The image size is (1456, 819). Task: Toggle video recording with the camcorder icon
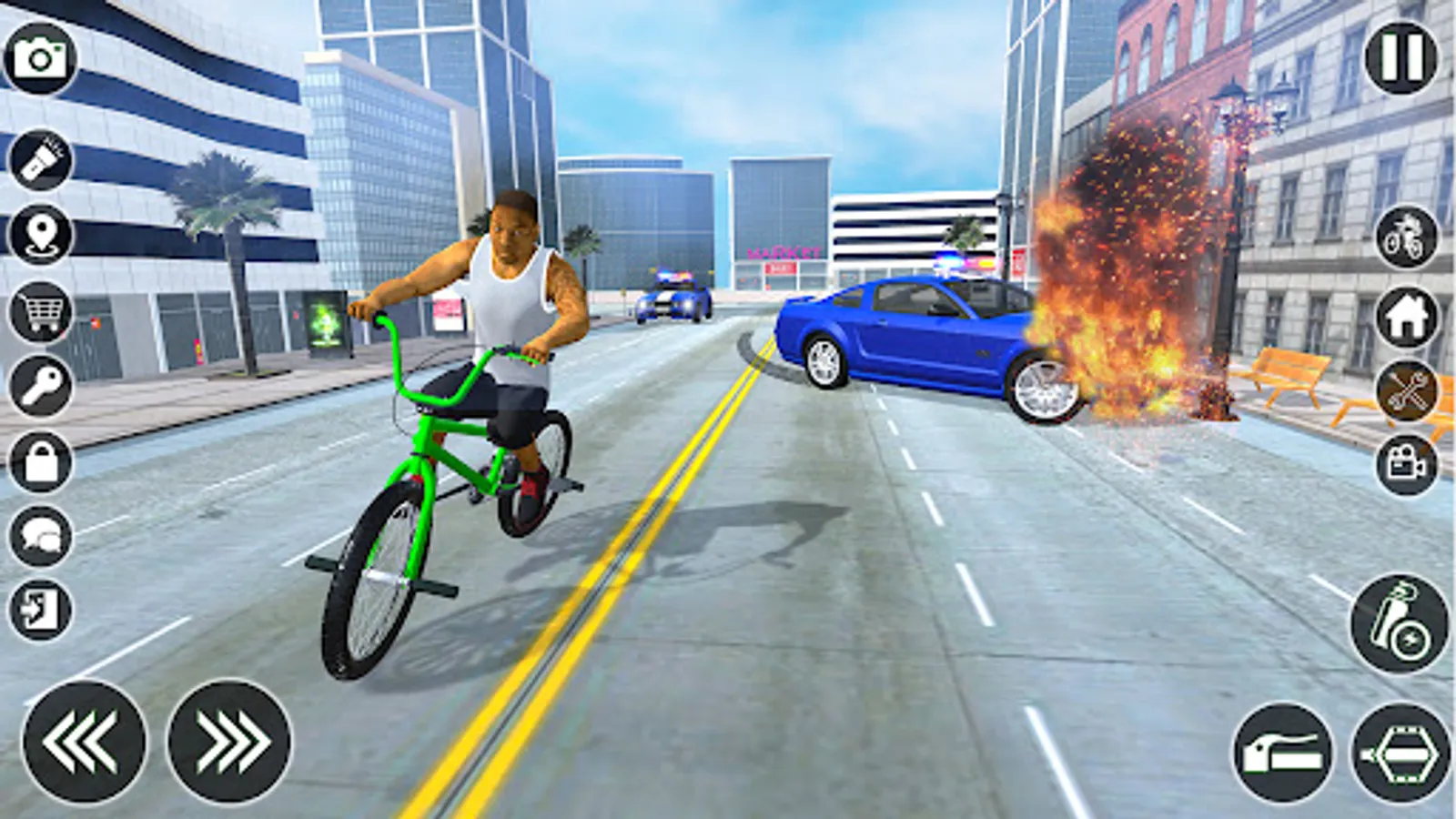click(x=1404, y=467)
